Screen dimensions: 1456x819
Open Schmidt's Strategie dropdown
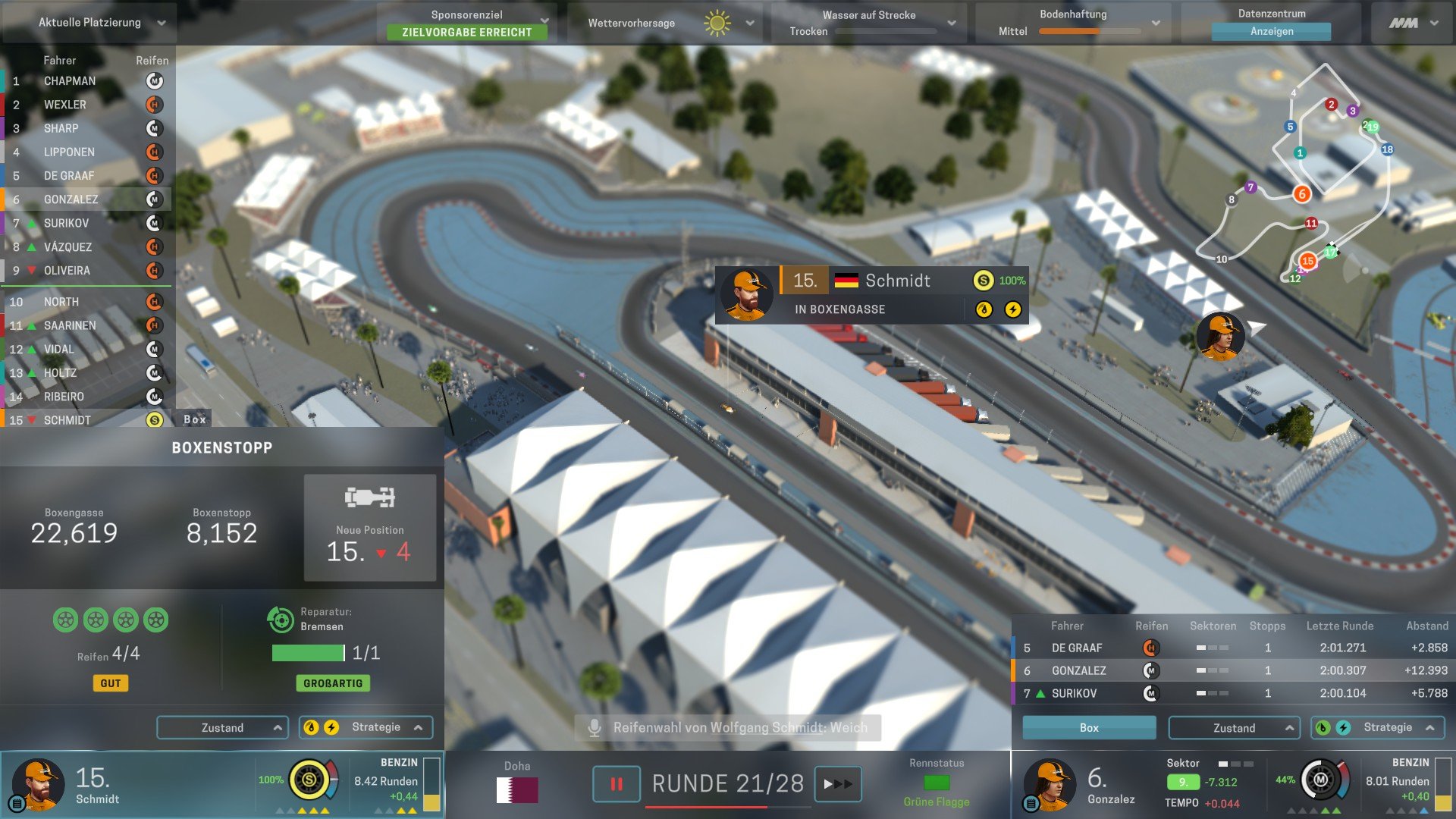(366, 728)
